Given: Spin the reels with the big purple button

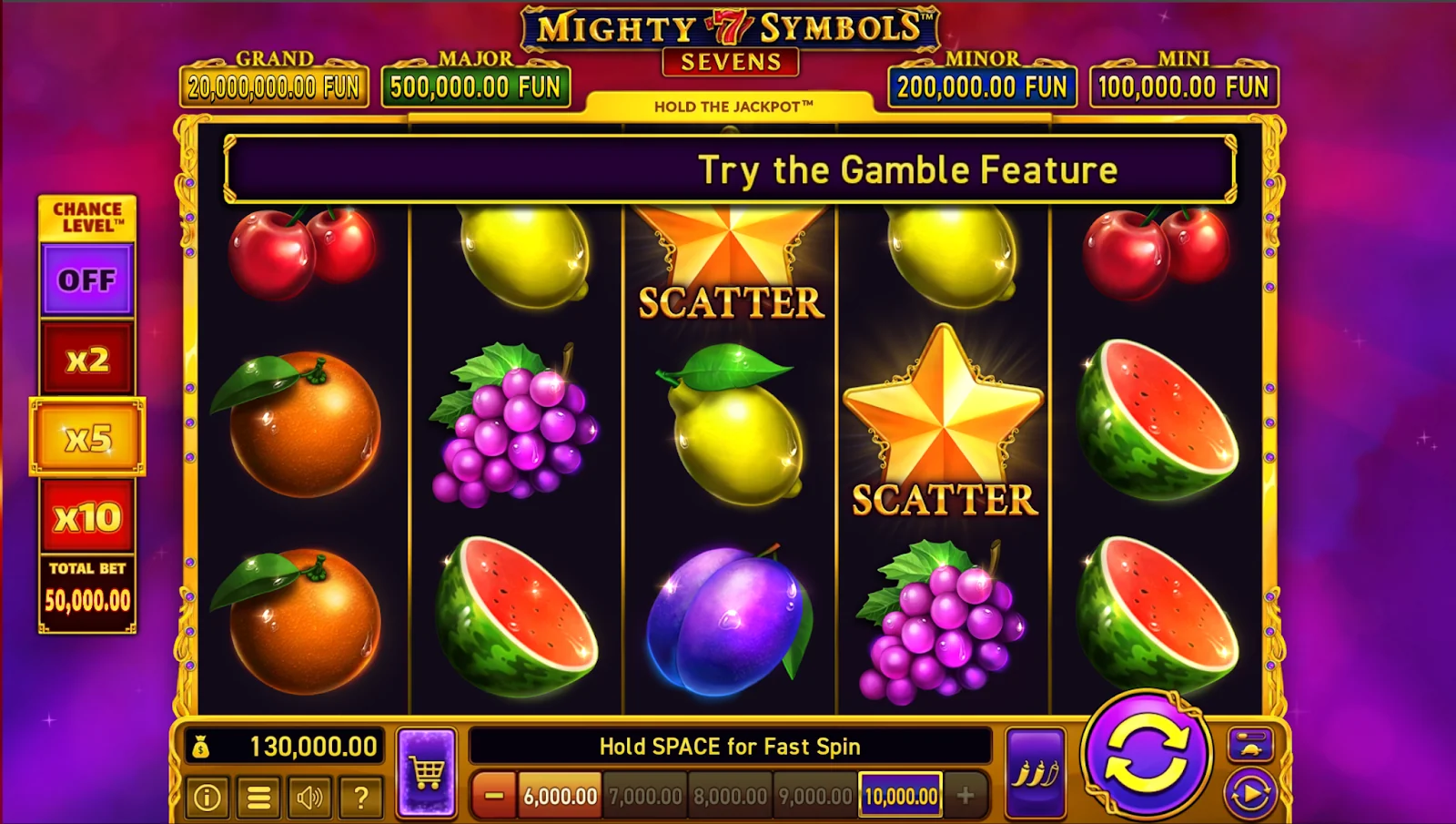Looking at the screenshot, I should [x=1146, y=755].
